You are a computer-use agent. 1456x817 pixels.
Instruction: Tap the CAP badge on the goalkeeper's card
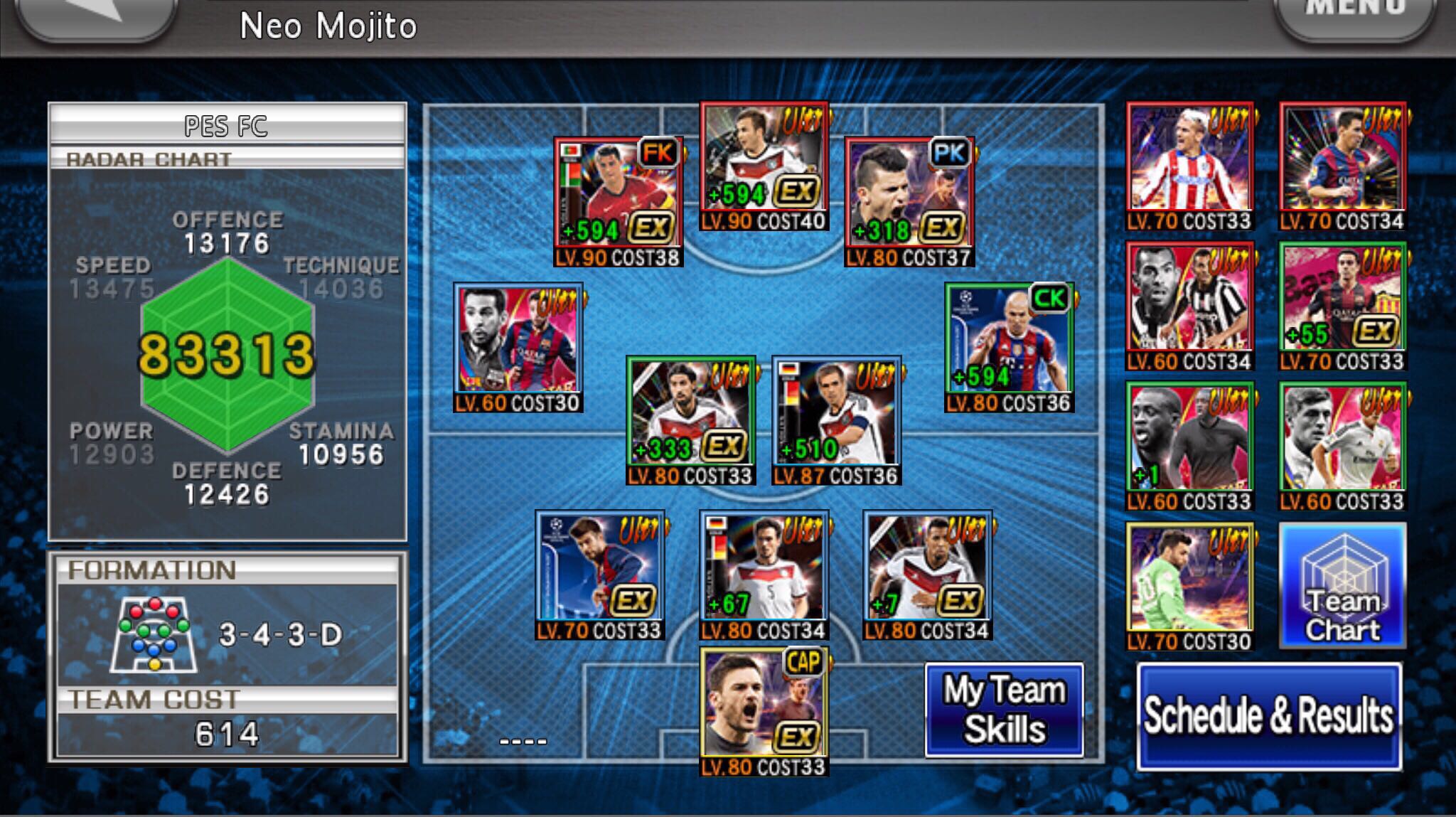(x=804, y=661)
